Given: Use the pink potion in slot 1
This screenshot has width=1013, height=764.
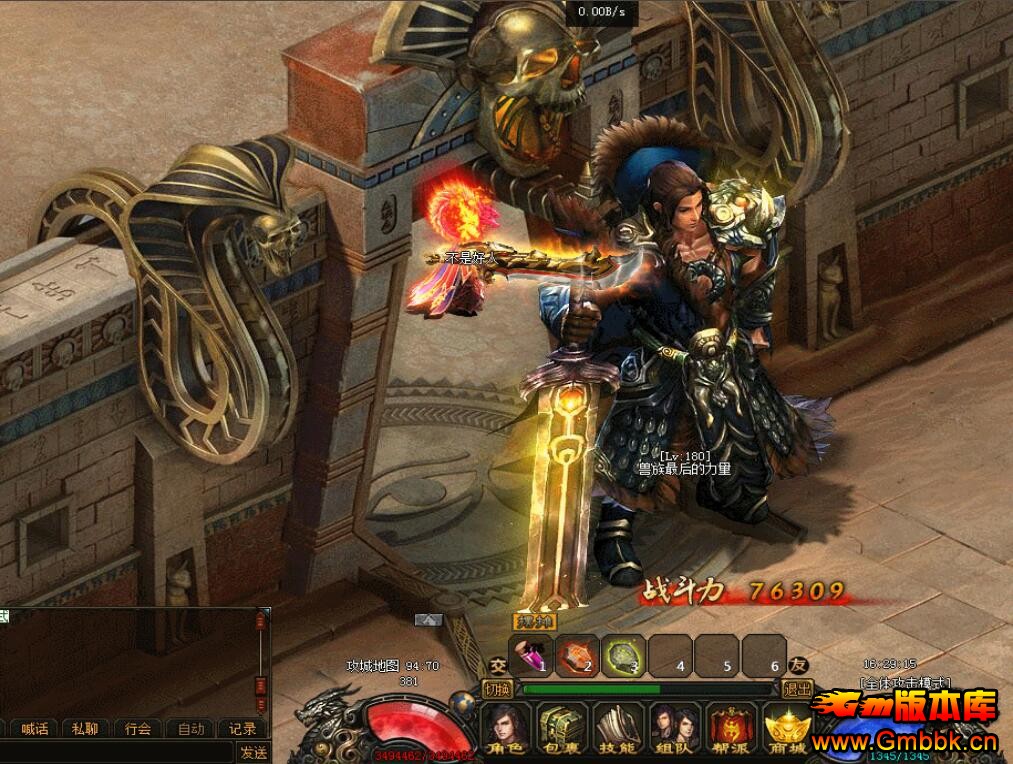Looking at the screenshot, I should [x=530, y=656].
